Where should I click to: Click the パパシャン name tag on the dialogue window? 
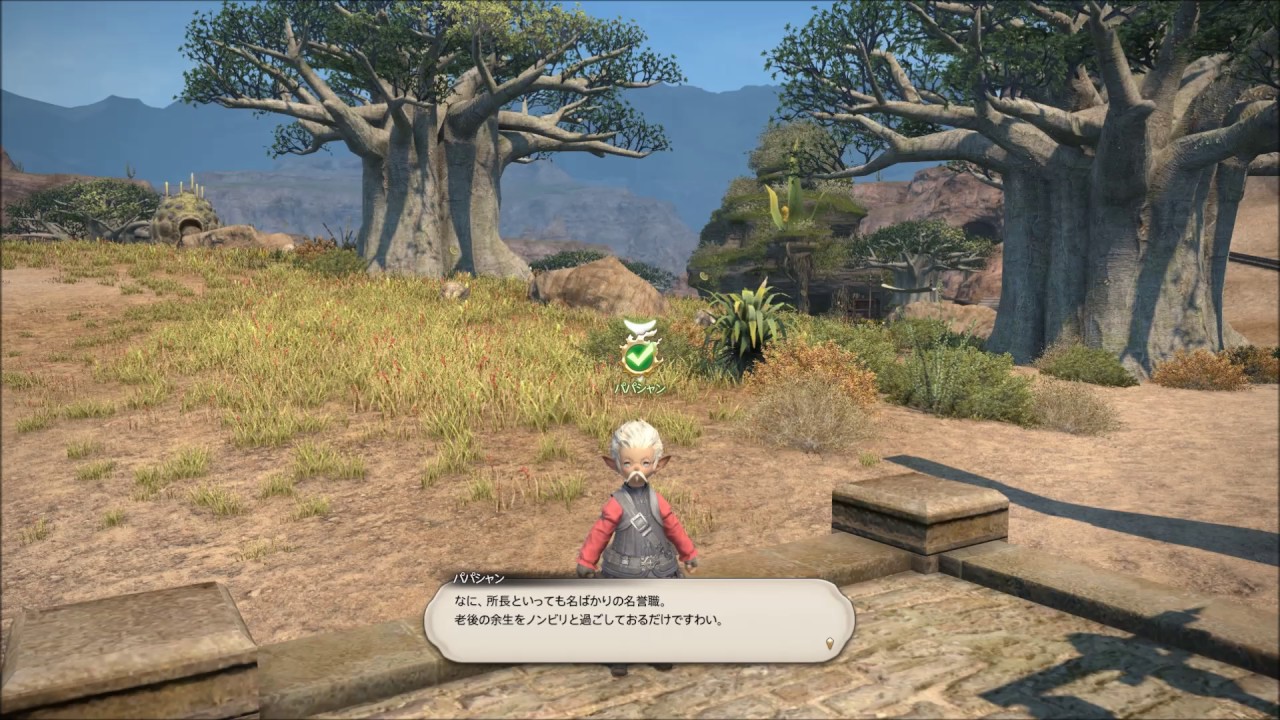click(478, 578)
